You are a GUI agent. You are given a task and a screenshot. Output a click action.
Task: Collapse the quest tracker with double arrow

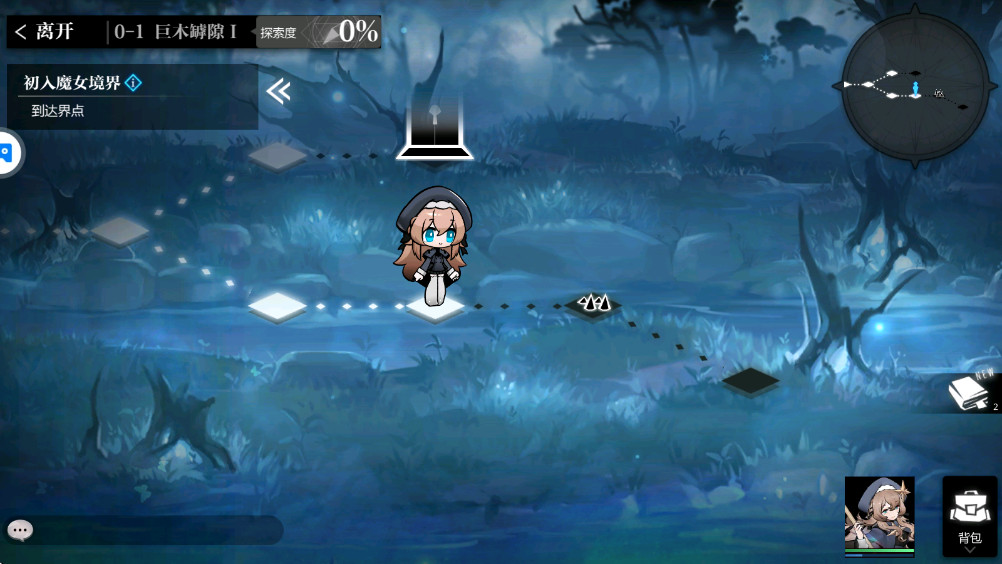tap(278, 92)
